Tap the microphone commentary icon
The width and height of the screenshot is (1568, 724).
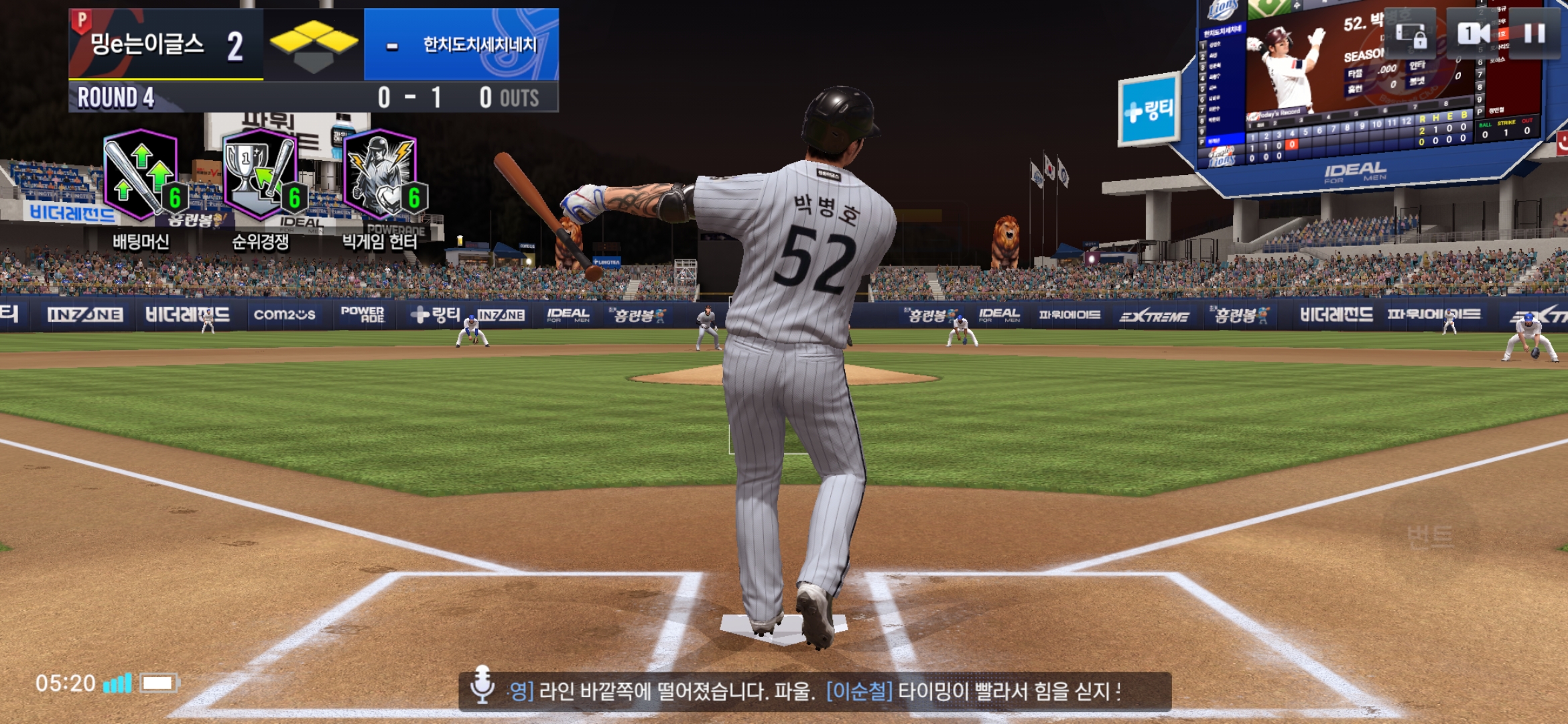point(482,686)
